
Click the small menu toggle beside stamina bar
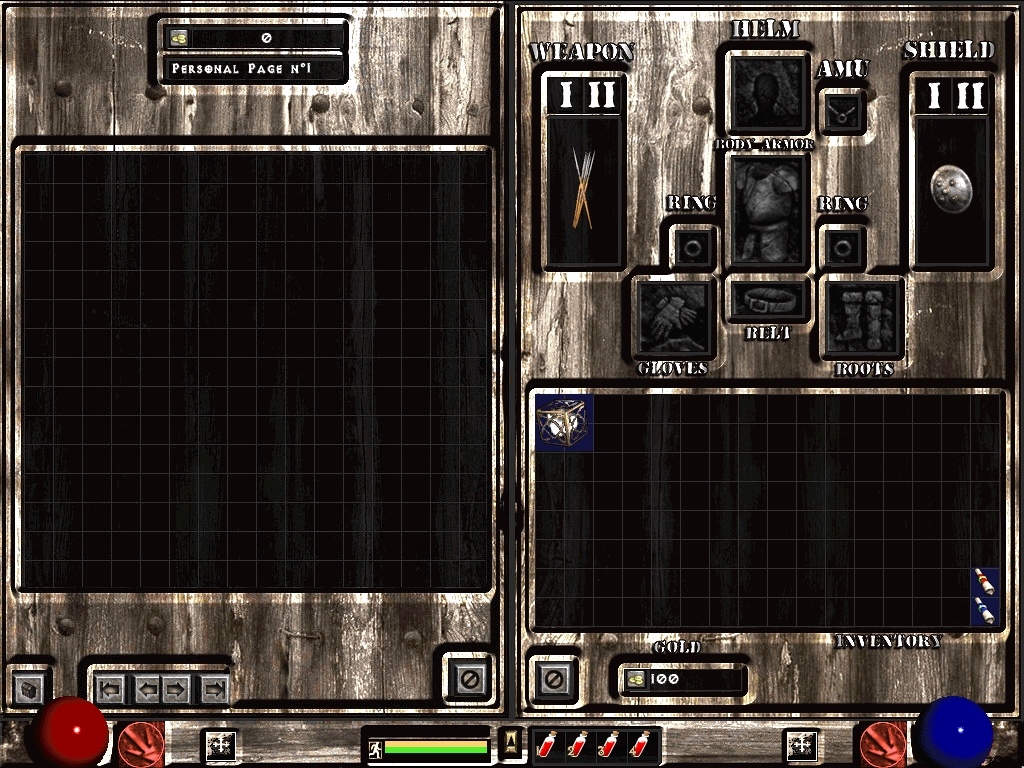(x=510, y=743)
